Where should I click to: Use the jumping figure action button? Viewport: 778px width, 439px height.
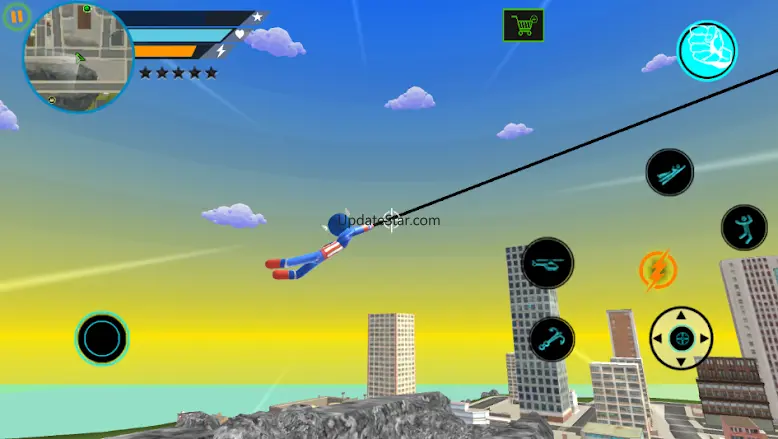(743, 227)
